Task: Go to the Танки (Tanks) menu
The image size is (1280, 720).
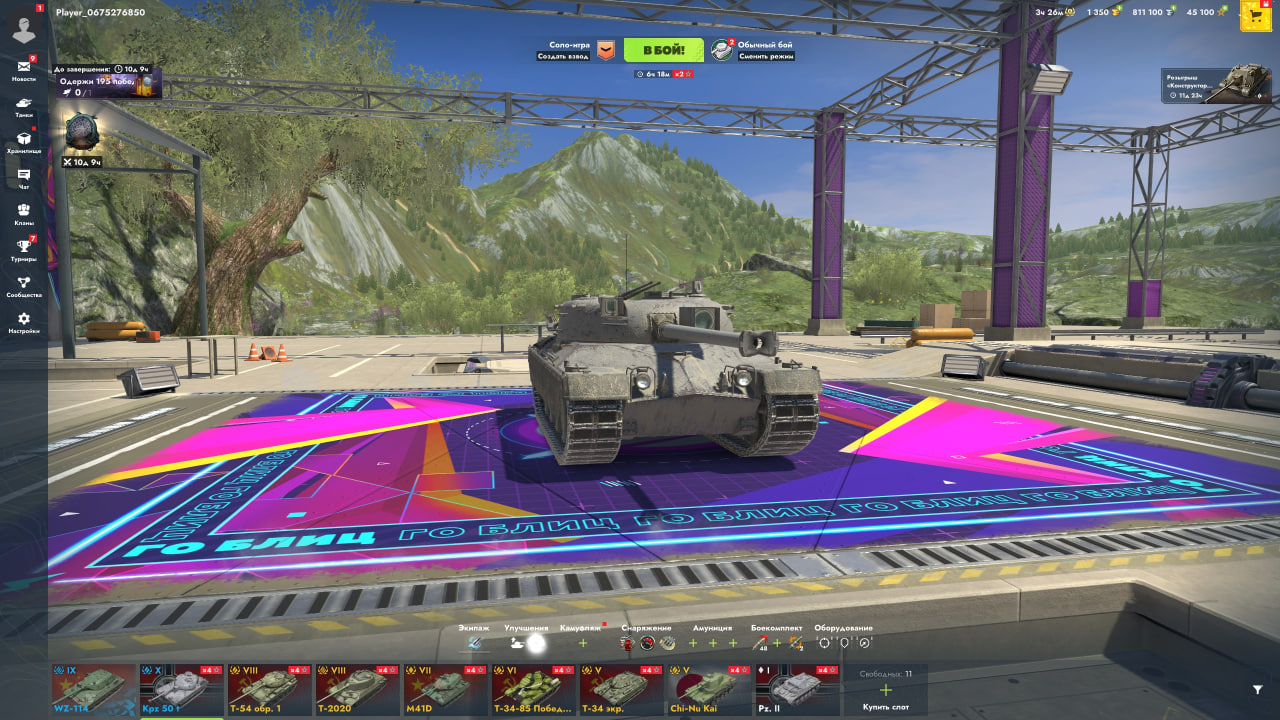Action: (23, 106)
